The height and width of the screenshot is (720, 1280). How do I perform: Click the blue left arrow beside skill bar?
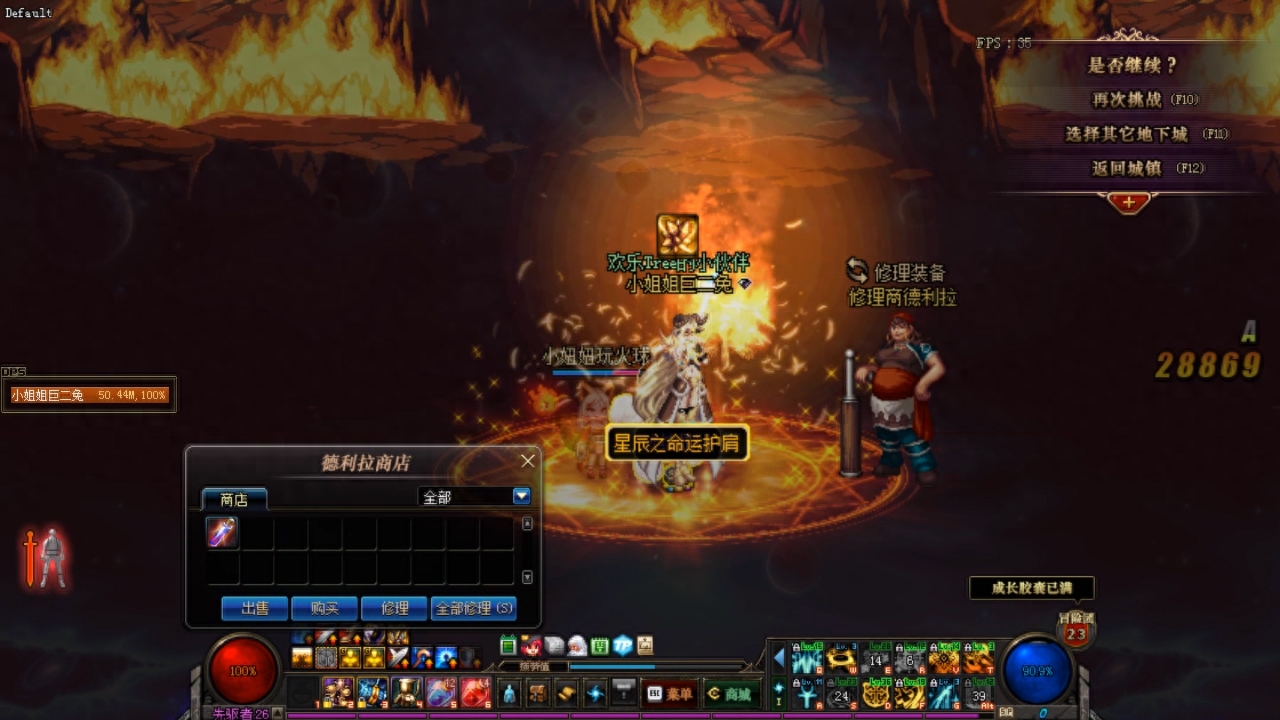pyautogui.click(x=779, y=658)
